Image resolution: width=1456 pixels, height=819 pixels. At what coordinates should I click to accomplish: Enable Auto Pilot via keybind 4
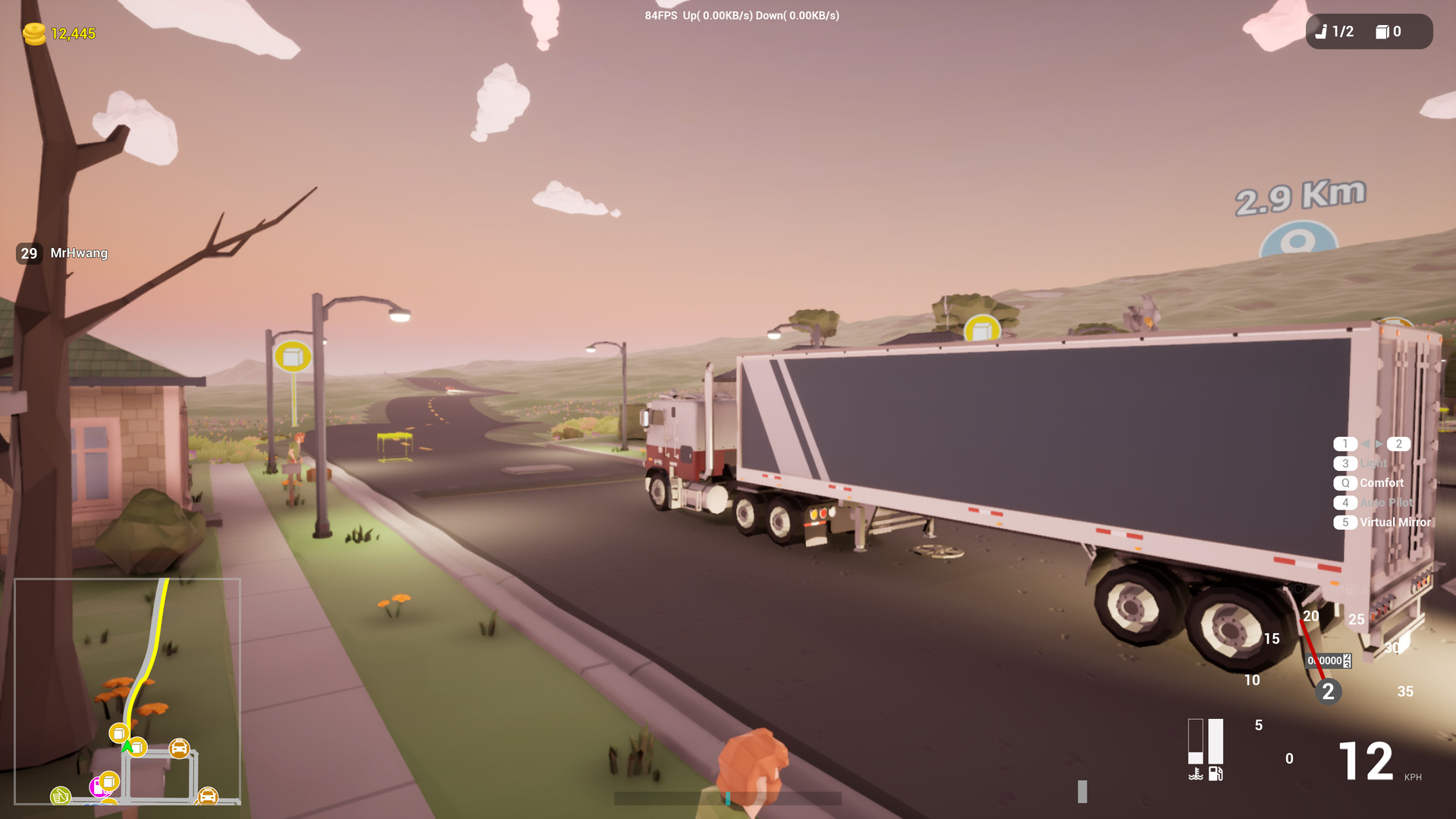coord(1345,503)
